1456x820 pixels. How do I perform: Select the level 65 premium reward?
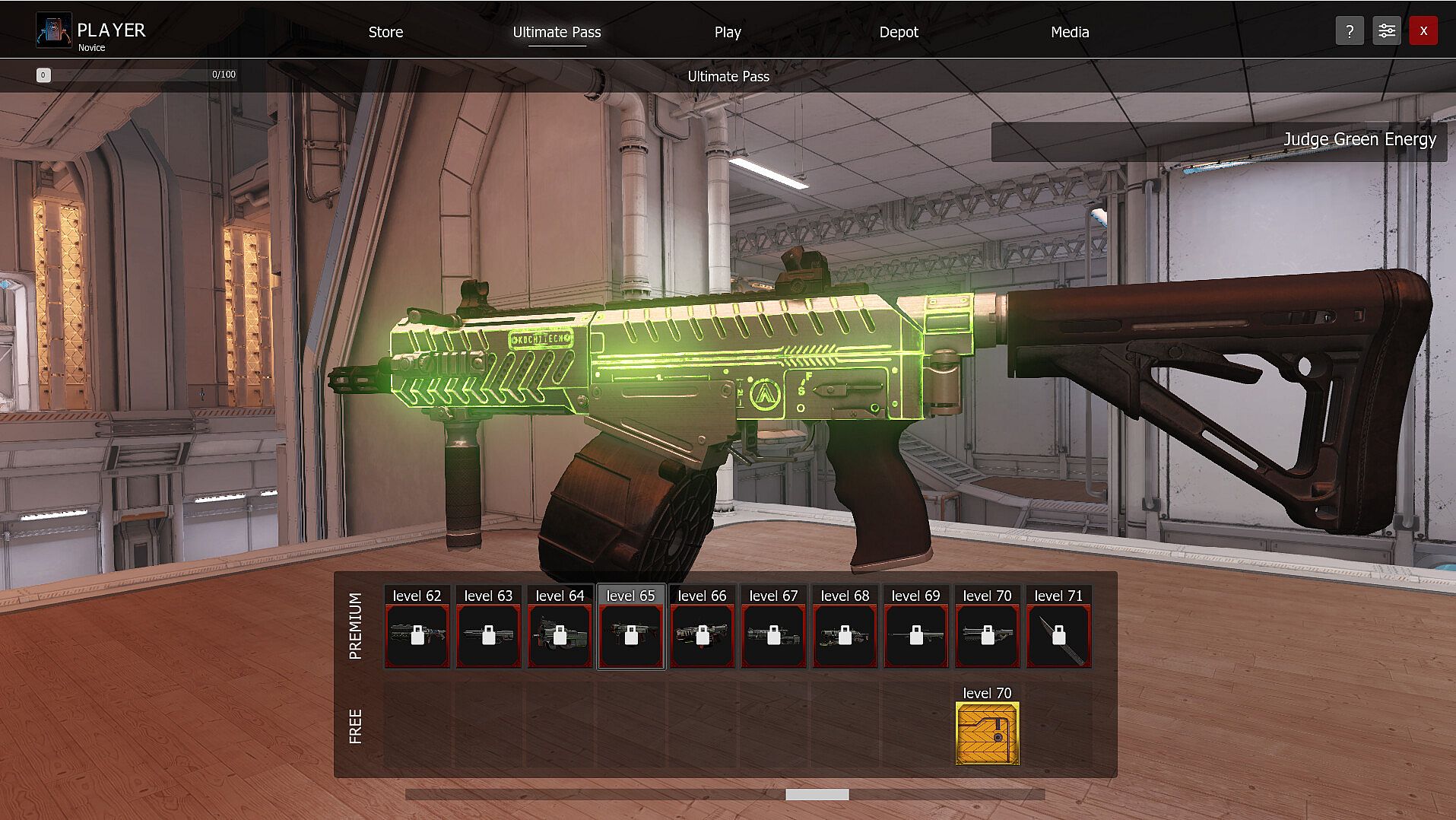tap(631, 635)
